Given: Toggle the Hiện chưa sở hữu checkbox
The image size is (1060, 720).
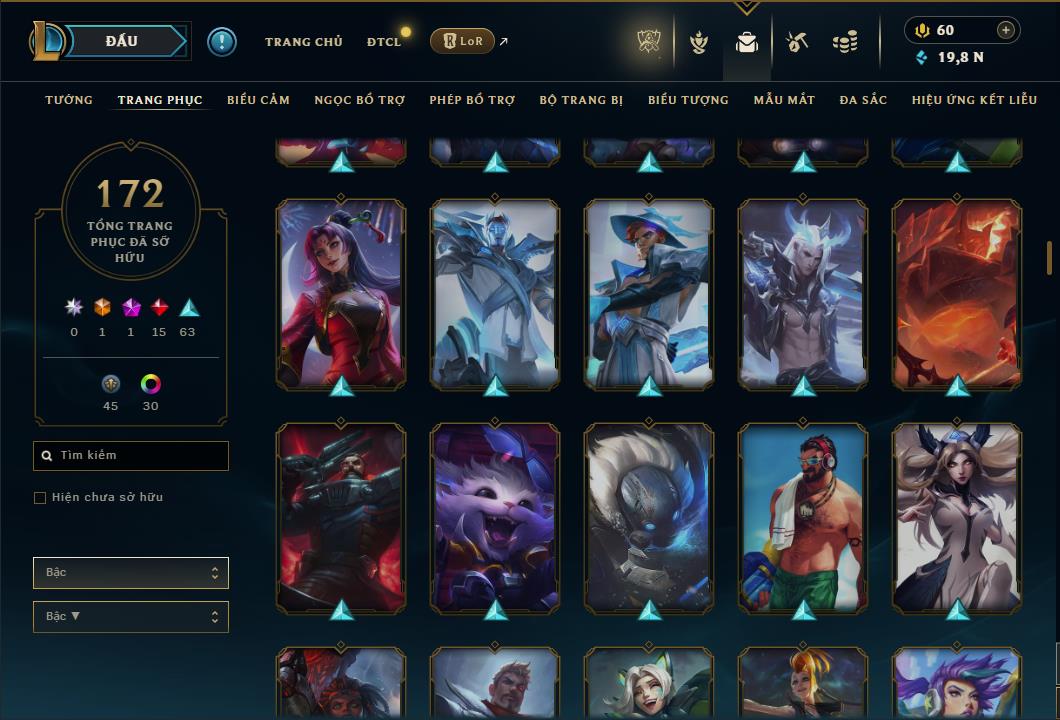Looking at the screenshot, I should click(40, 498).
